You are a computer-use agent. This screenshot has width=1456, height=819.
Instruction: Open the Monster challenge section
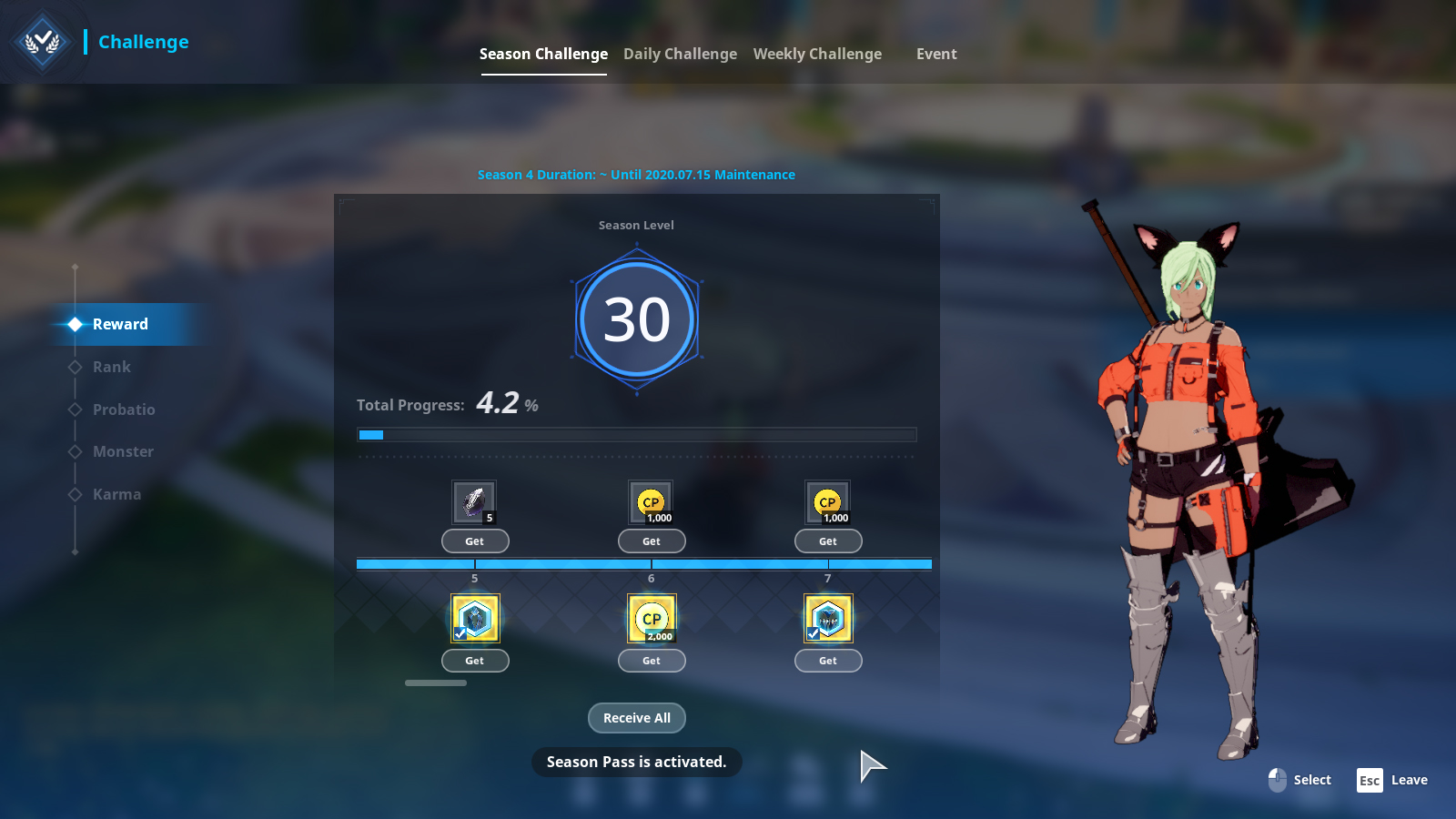pos(123,451)
